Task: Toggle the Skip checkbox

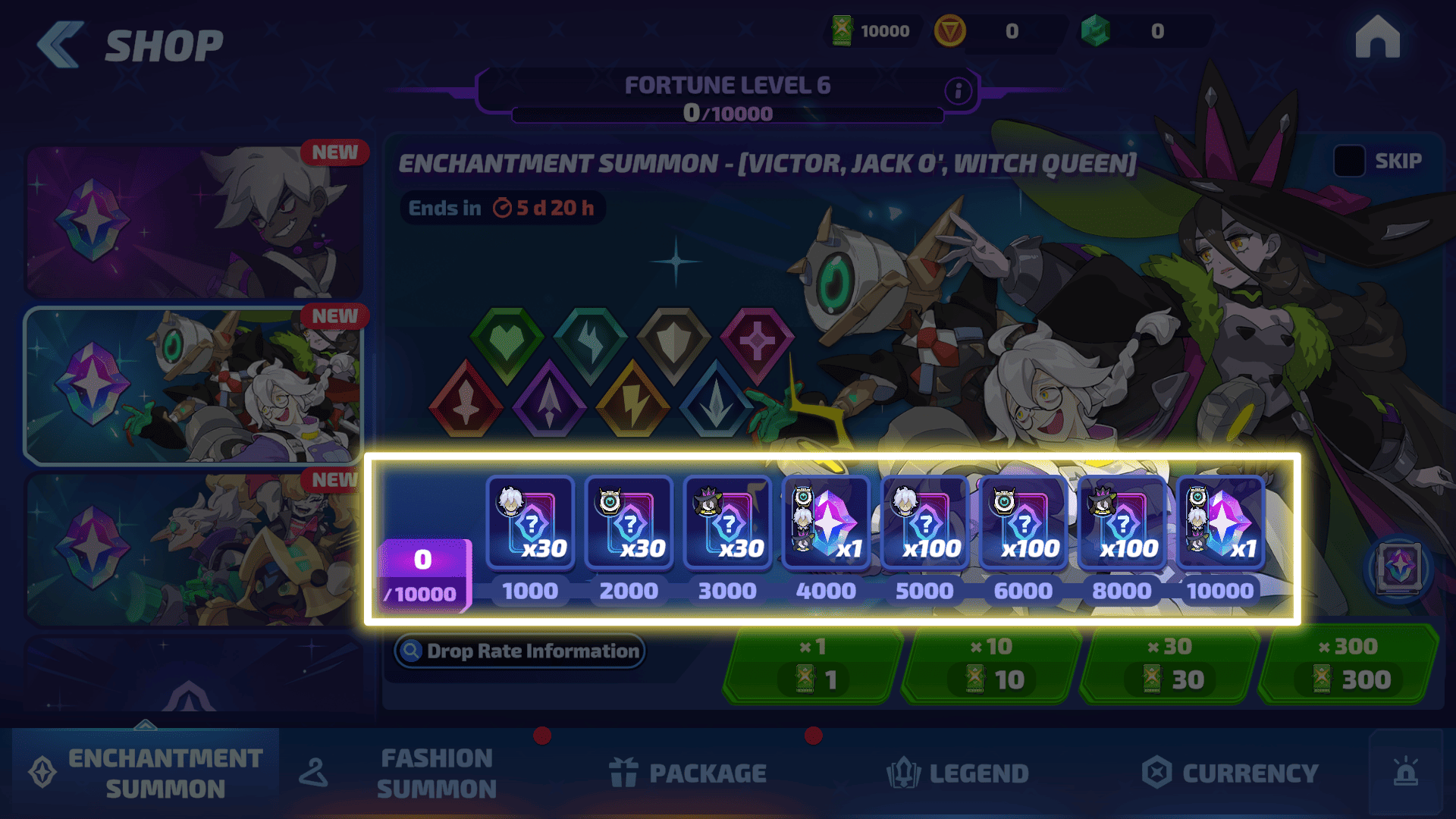Action: tap(1349, 162)
